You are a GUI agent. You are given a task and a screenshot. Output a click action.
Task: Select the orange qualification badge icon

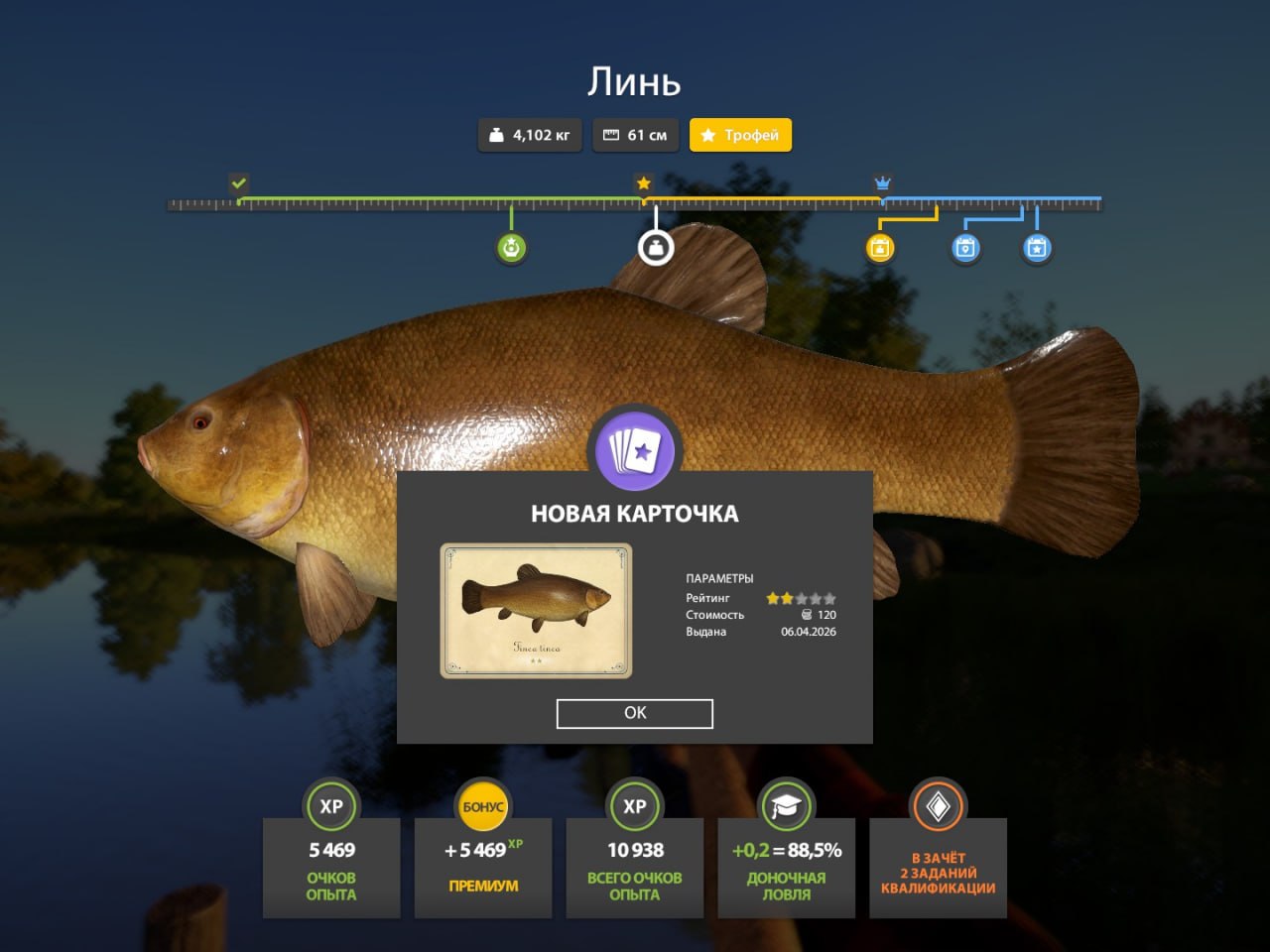pyautogui.click(x=937, y=807)
